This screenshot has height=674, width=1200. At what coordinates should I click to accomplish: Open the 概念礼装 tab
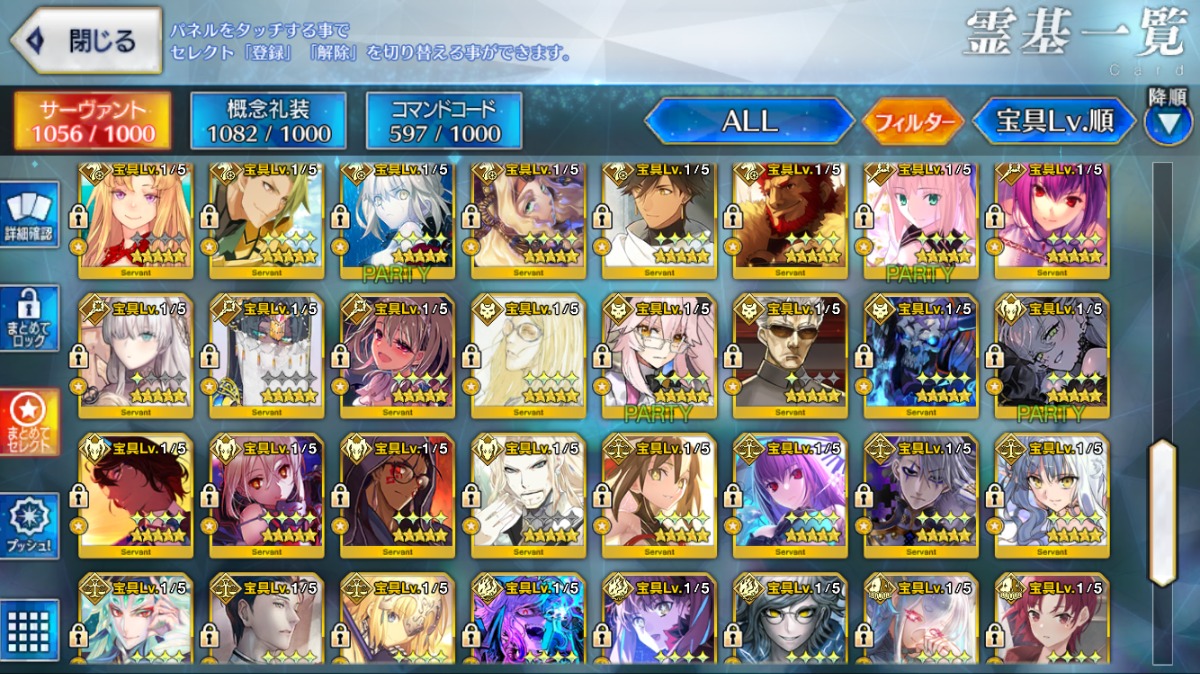pyautogui.click(x=267, y=121)
